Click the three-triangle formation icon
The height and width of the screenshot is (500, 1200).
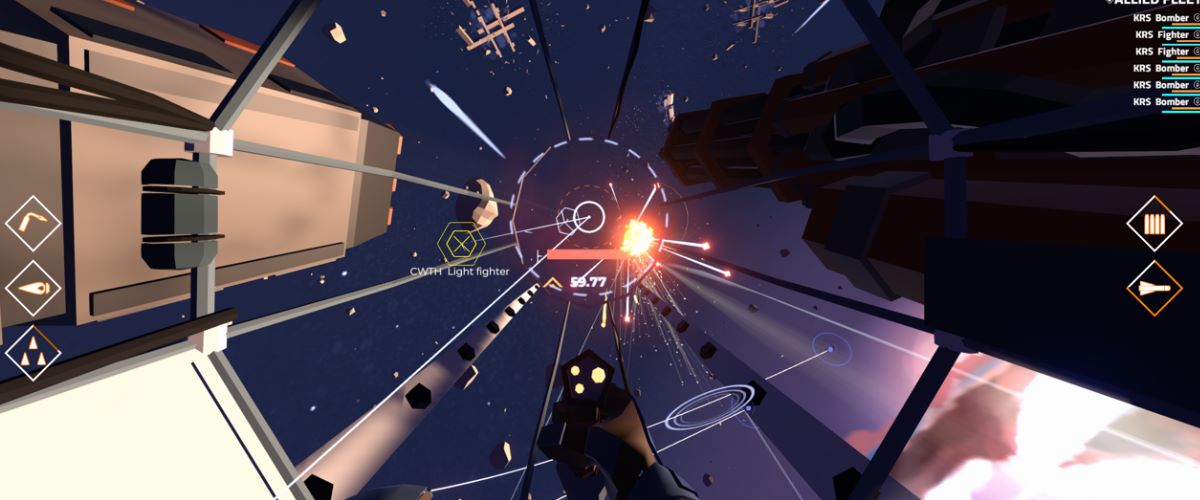(x=33, y=354)
